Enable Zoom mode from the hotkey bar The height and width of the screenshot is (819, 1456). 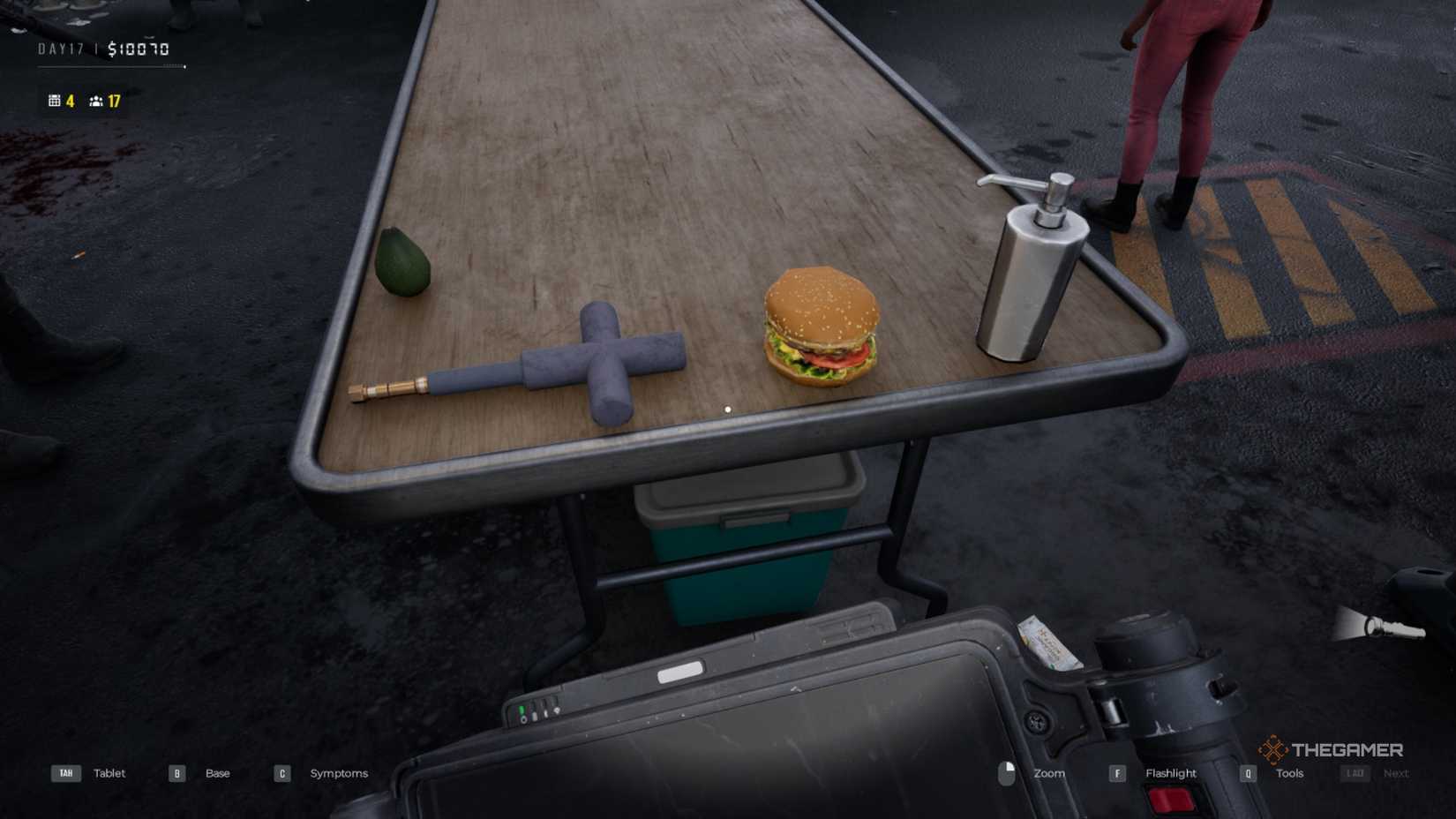pos(1048,773)
